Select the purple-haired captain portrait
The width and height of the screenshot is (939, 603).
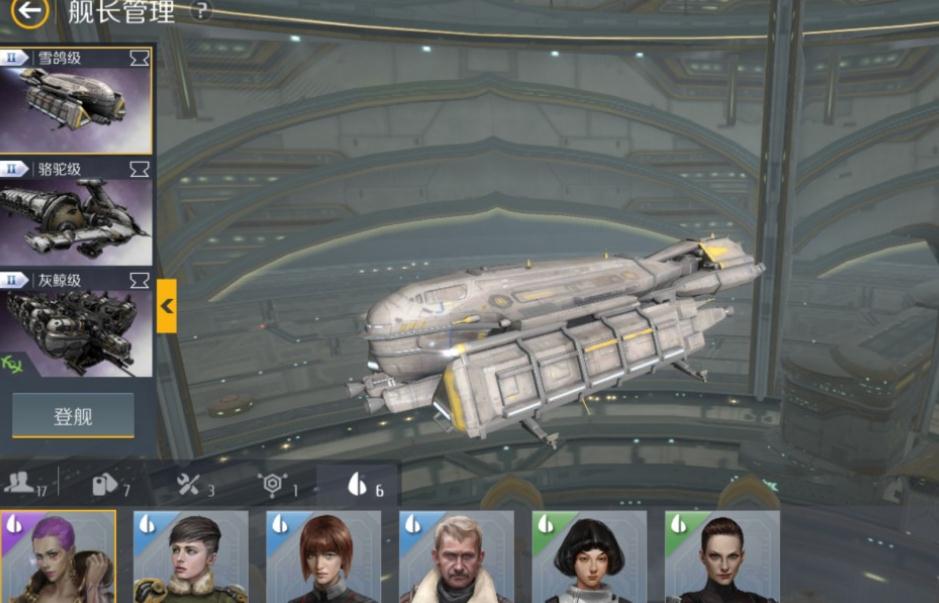(x=58, y=557)
